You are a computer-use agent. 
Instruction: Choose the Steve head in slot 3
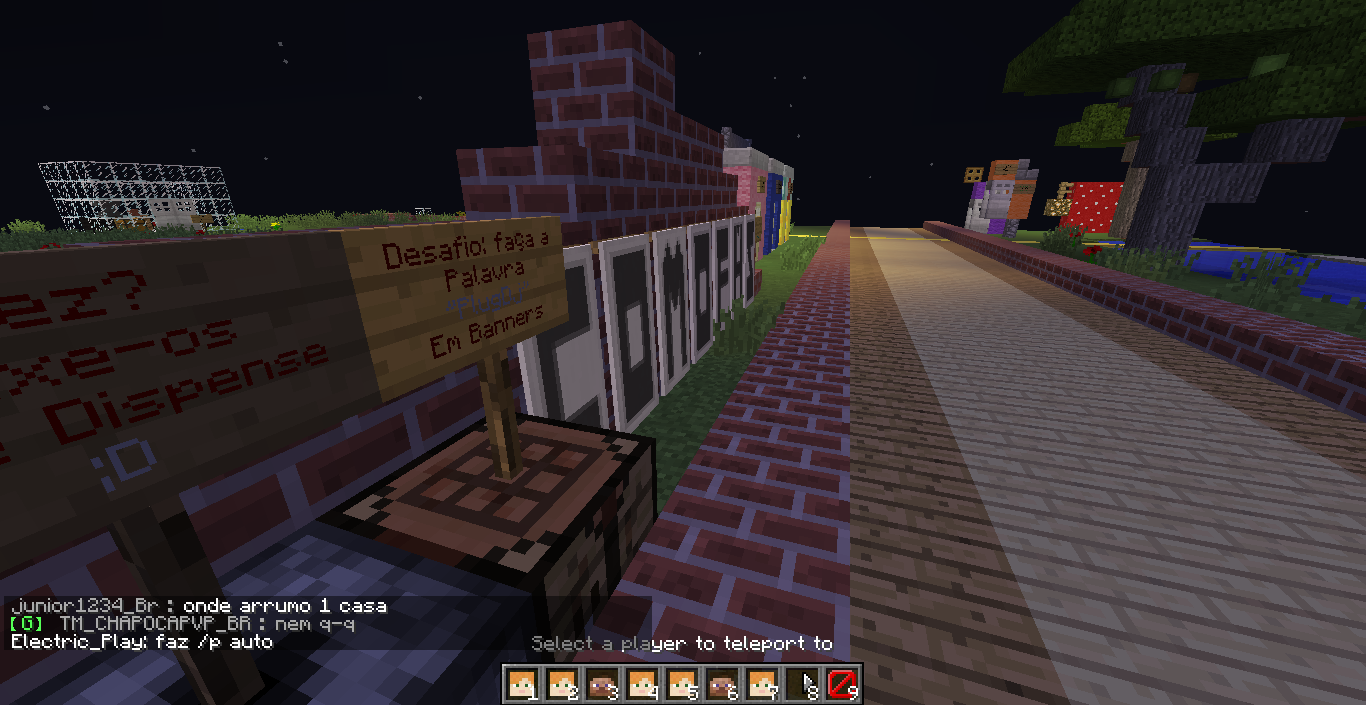(x=601, y=684)
